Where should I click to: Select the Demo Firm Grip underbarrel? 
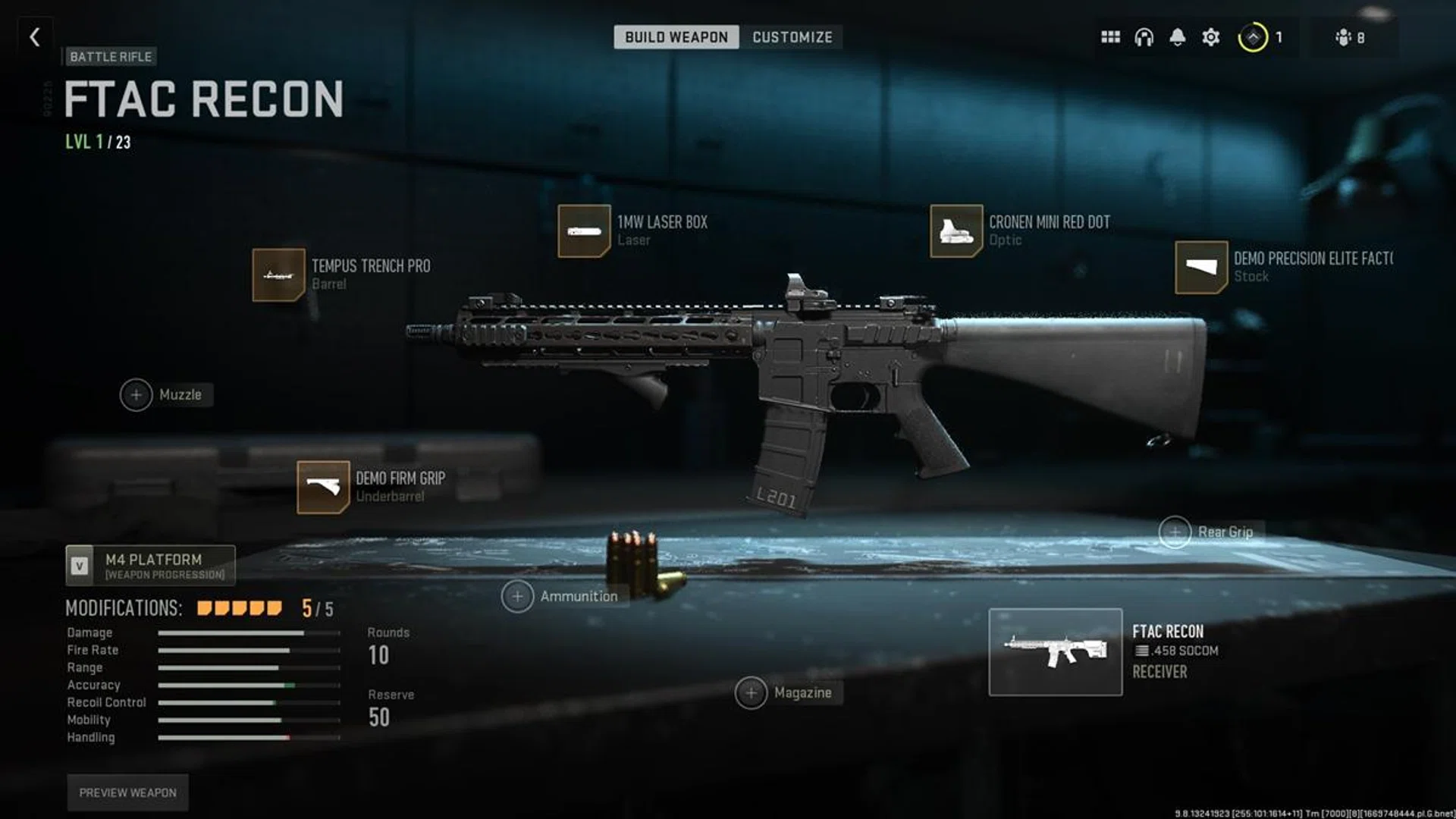point(323,487)
